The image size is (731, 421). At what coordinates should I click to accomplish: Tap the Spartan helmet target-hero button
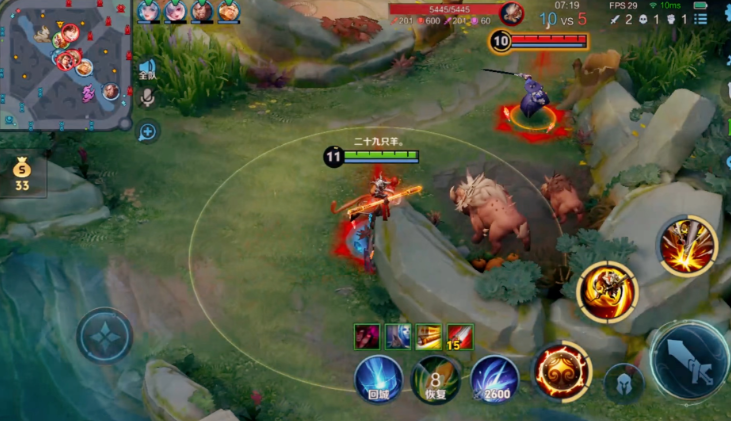point(623,384)
